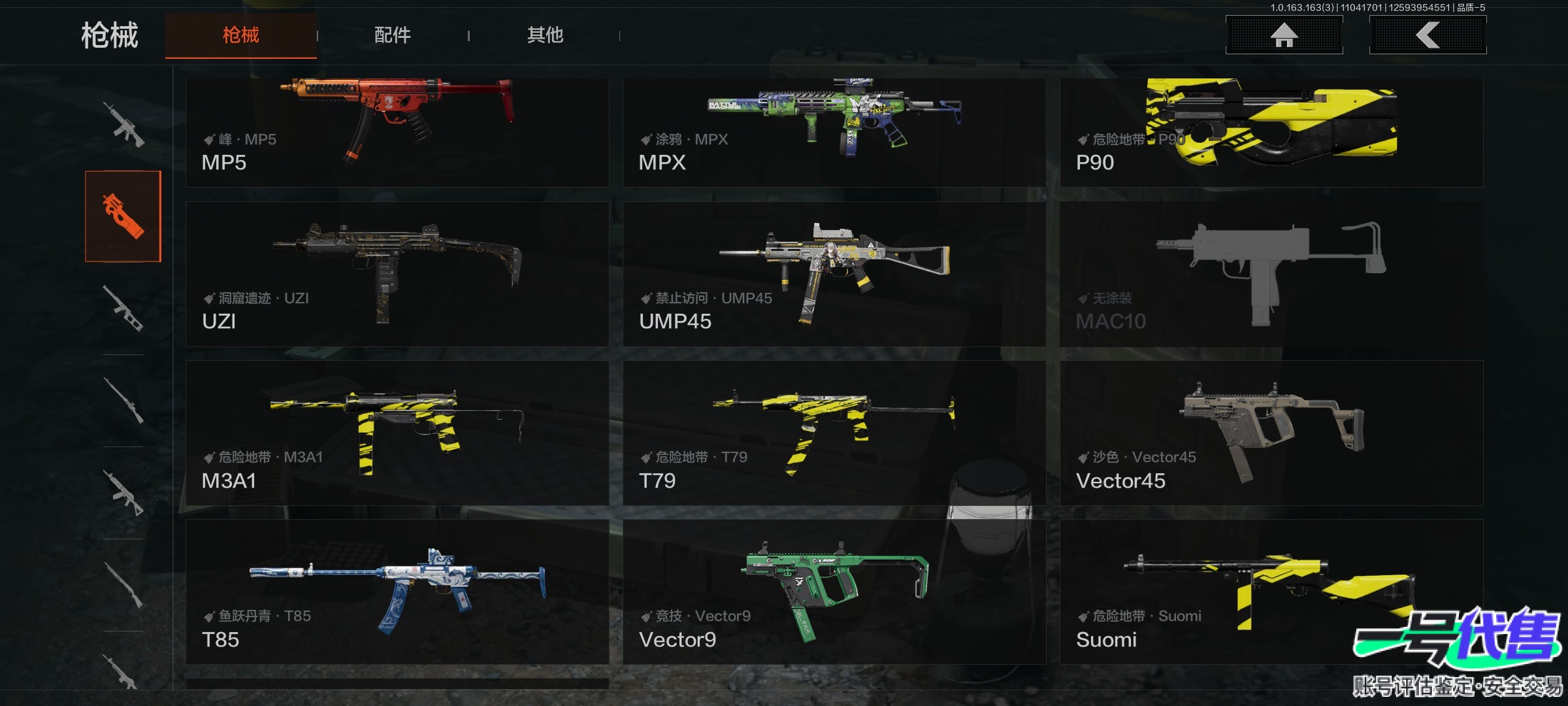The height and width of the screenshot is (706, 1568).
Task: Select the MP5 weapon card
Action: tap(397, 133)
